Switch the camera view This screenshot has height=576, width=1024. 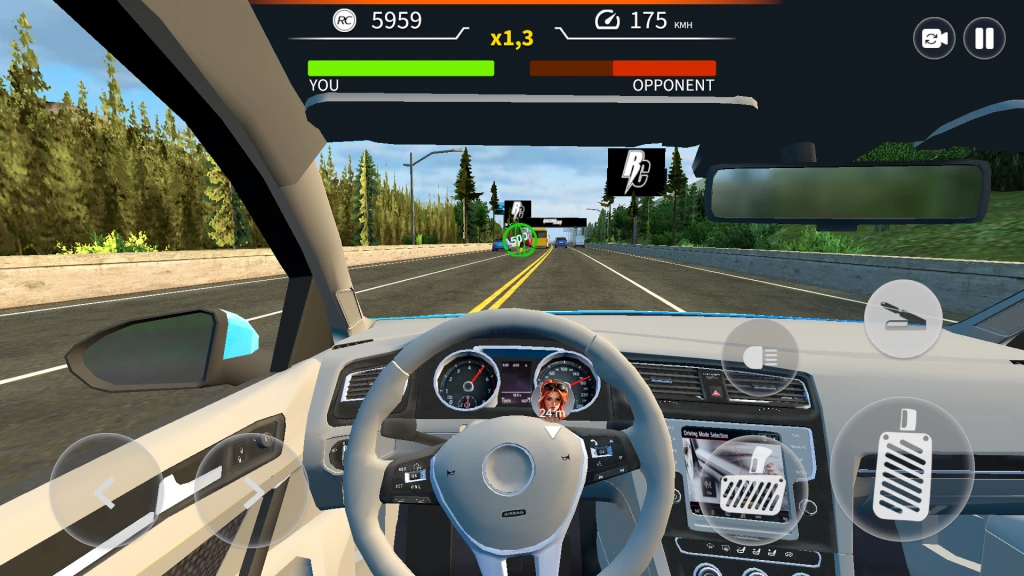(934, 39)
